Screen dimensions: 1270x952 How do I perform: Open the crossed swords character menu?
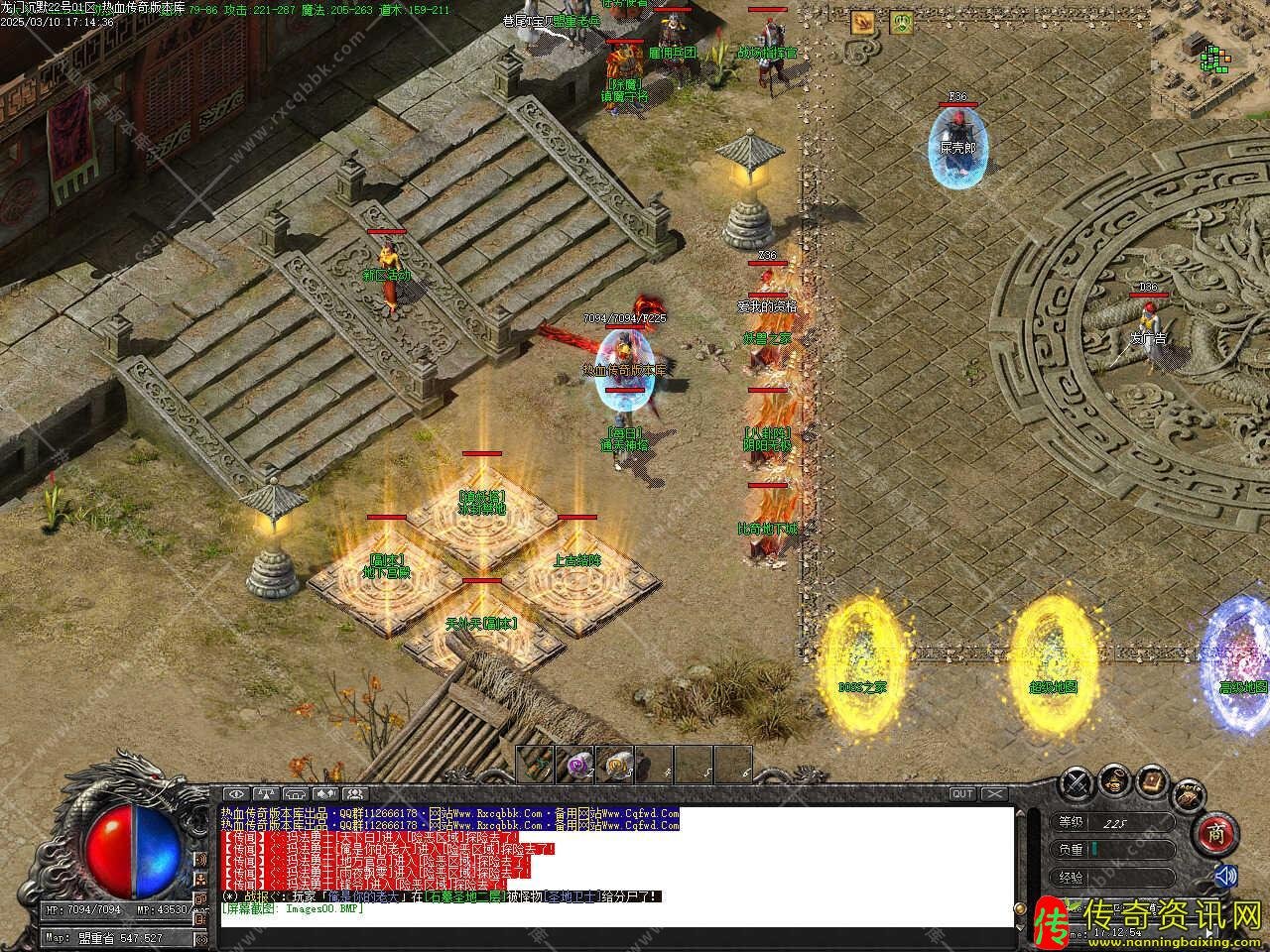[x=1078, y=783]
